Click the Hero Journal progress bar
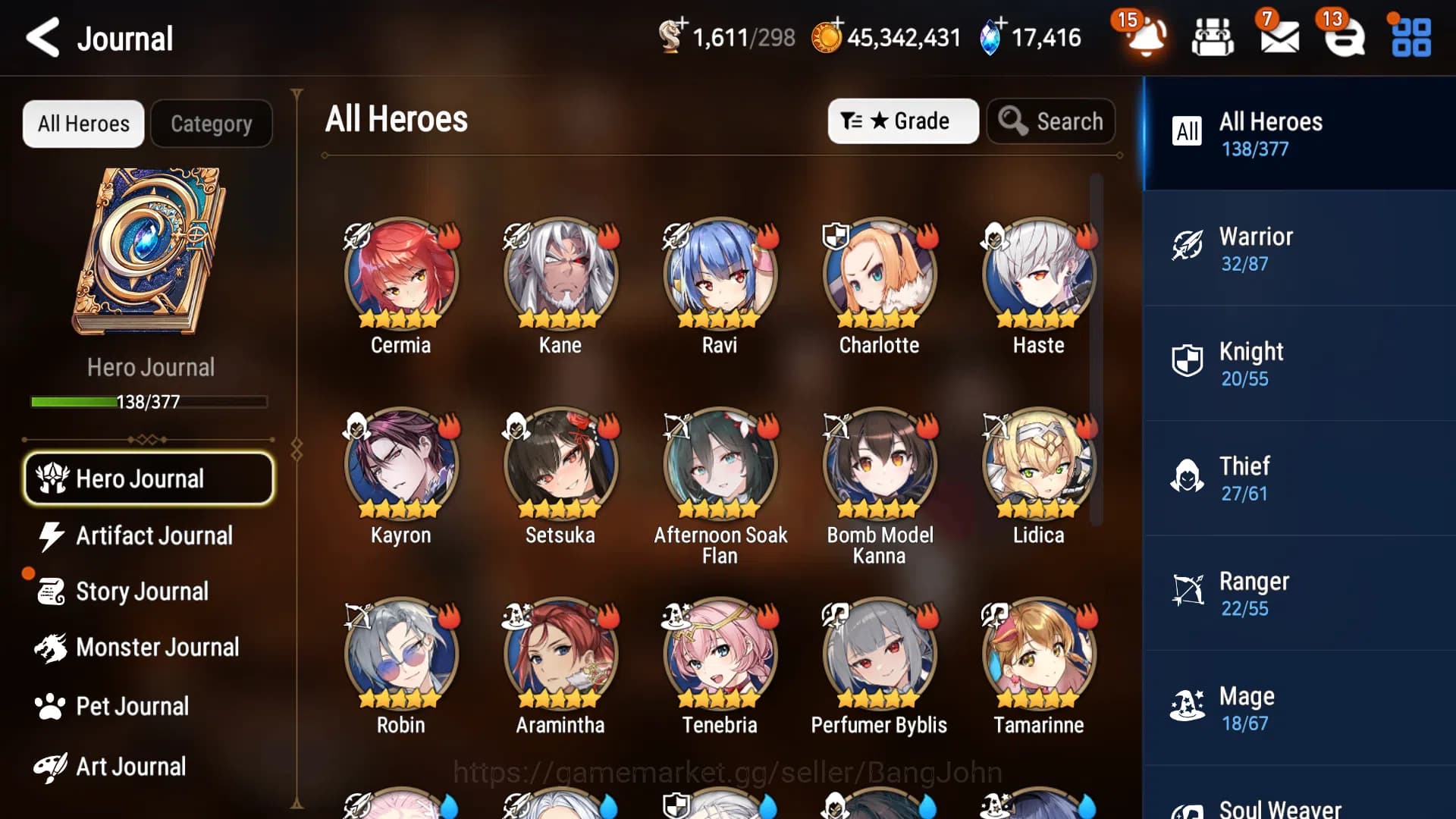This screenshot has width=1456, height=819. (x=149, y=401)
